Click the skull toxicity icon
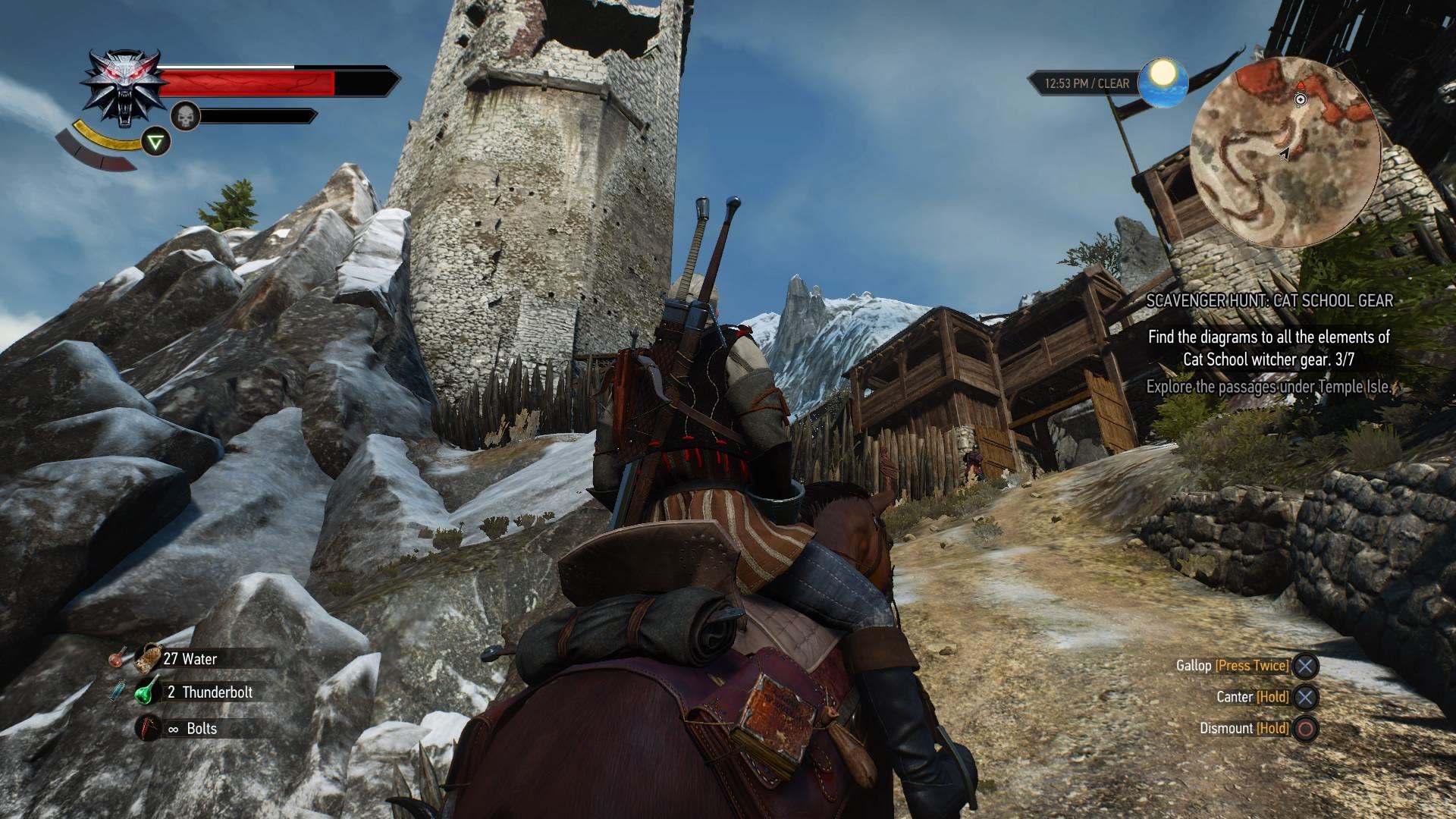This screenshot has width=1456, height=819. pos(185,116)
